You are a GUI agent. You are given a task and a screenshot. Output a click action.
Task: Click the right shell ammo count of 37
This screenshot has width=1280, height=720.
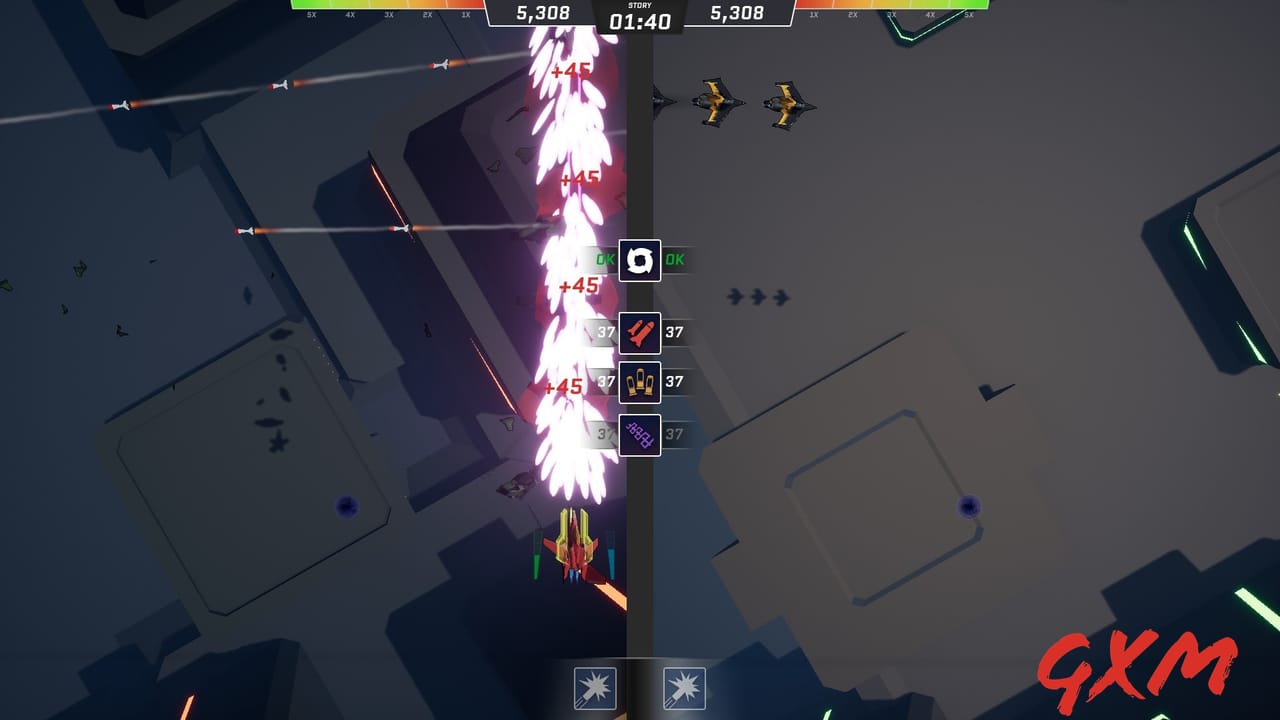pyautogui.click(x=674, y=383)
